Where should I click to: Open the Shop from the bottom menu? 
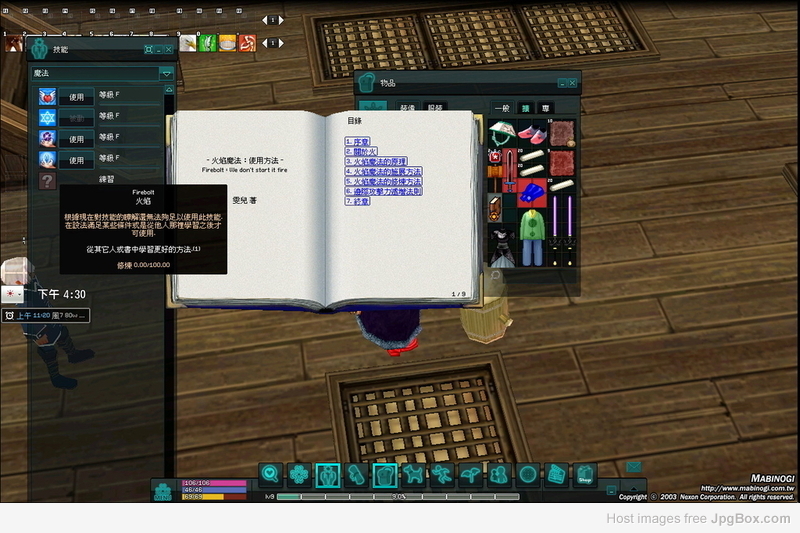[585, 475]
